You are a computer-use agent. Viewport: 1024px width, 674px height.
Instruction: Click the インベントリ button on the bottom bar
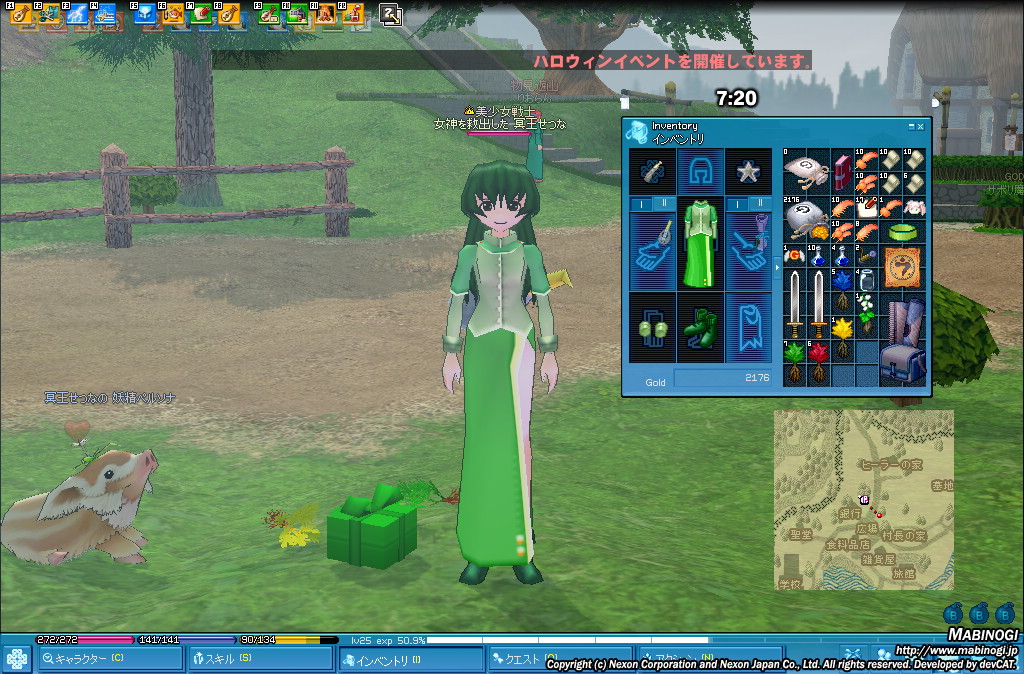[410, 660]
